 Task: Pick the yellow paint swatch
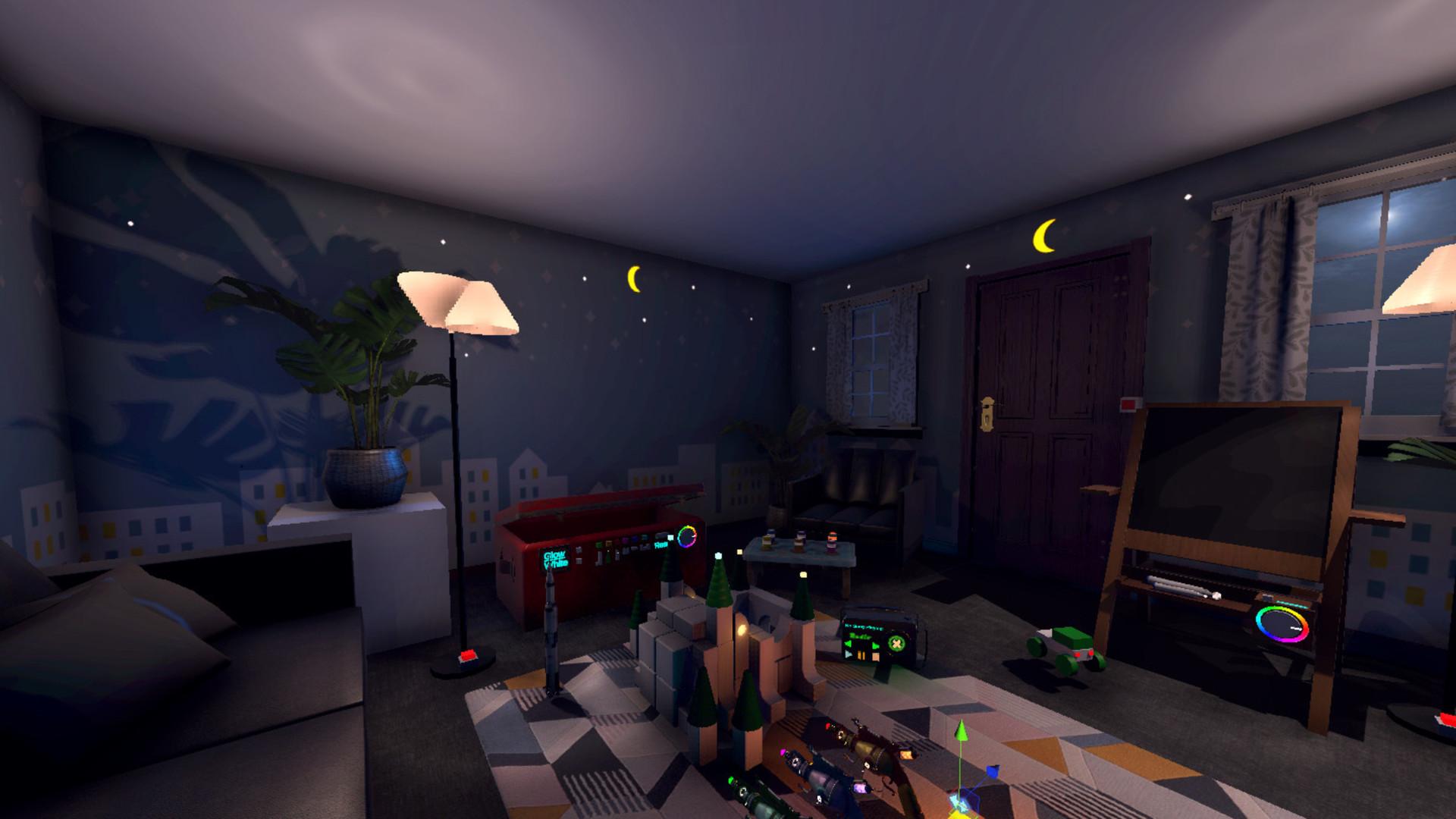click(609, 544)
